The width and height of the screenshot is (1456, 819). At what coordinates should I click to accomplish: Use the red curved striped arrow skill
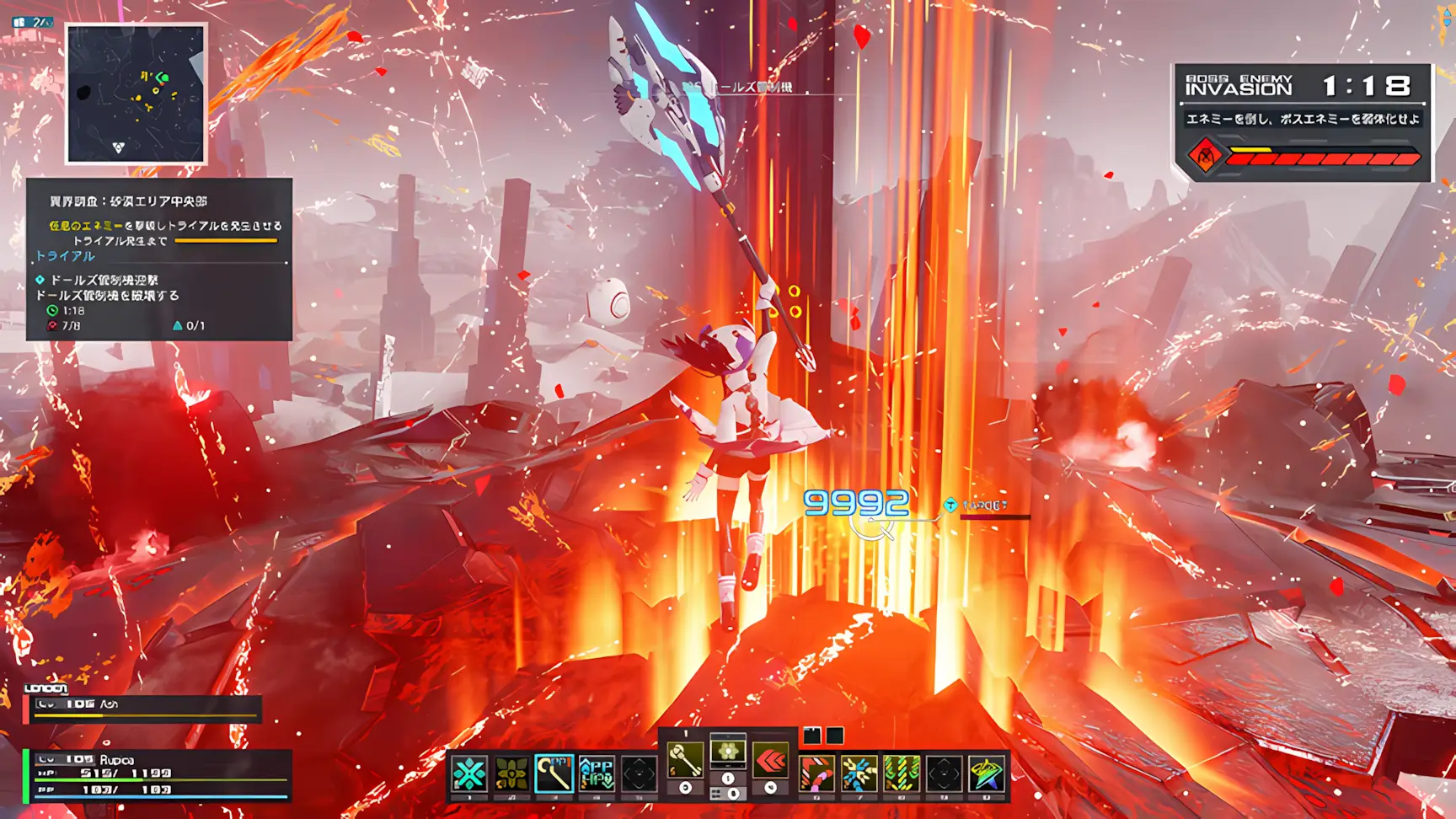pyautogui.click(x=816, y=773)
